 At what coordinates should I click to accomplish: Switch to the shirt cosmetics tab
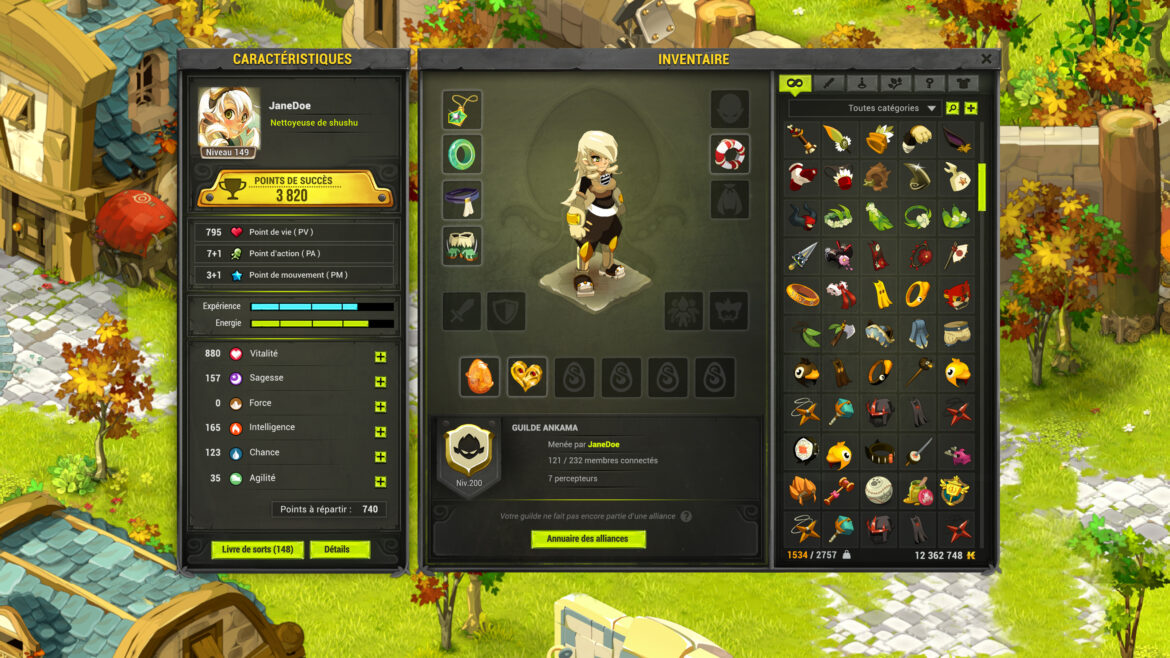pyautogui.click(x=963, y=84)
